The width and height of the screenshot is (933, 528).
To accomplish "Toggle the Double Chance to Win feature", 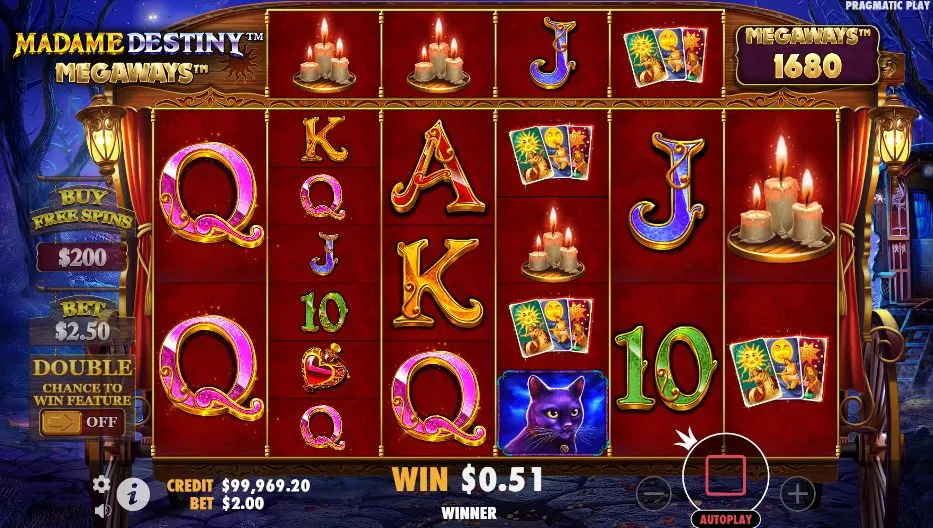I will click(82, 422).
